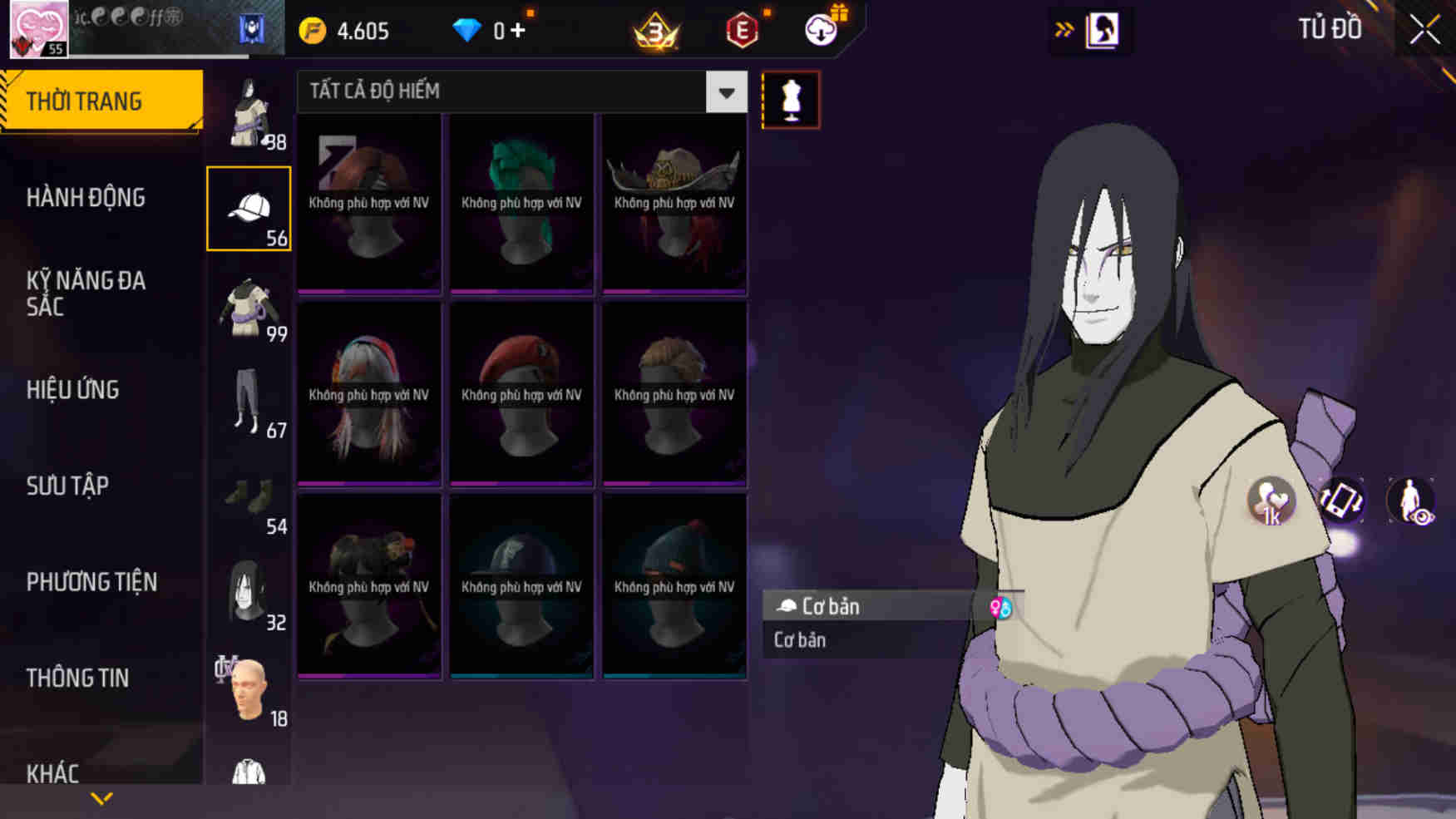Click the full character preview icon

[x=1410, y=501]
